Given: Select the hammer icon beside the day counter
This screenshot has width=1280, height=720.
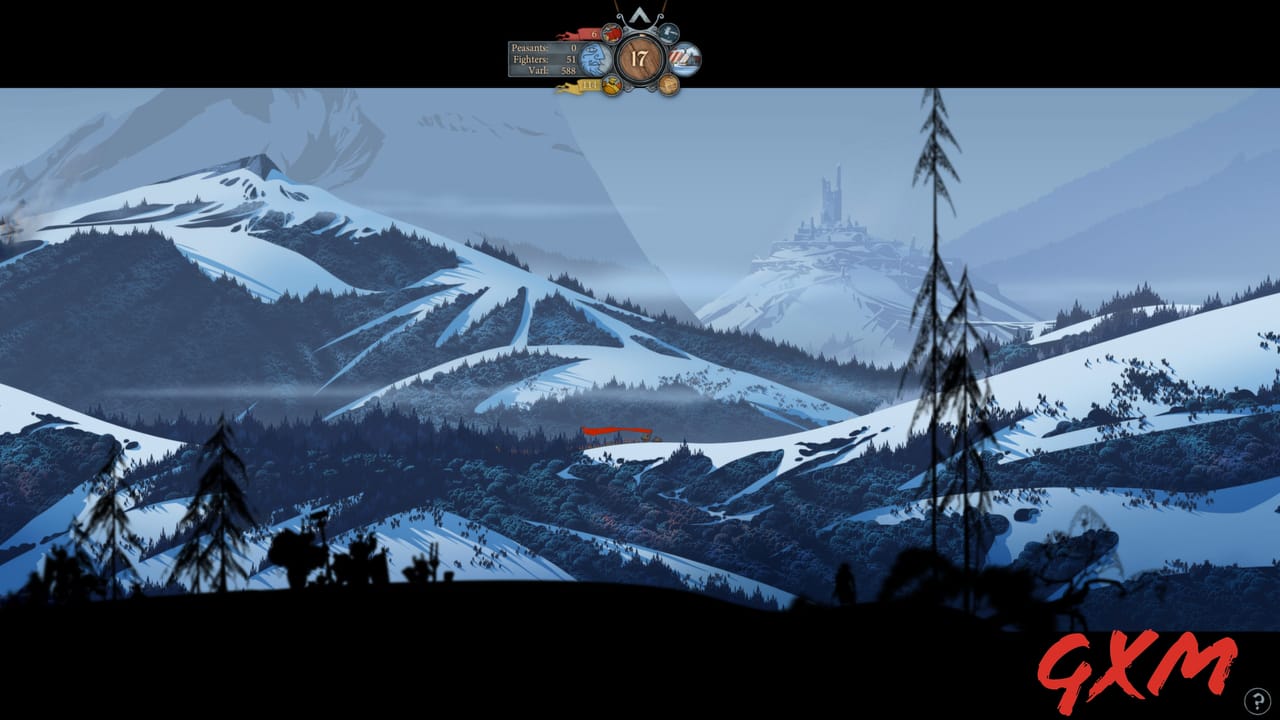Looking at the screenshot, I should pos(669,32).
